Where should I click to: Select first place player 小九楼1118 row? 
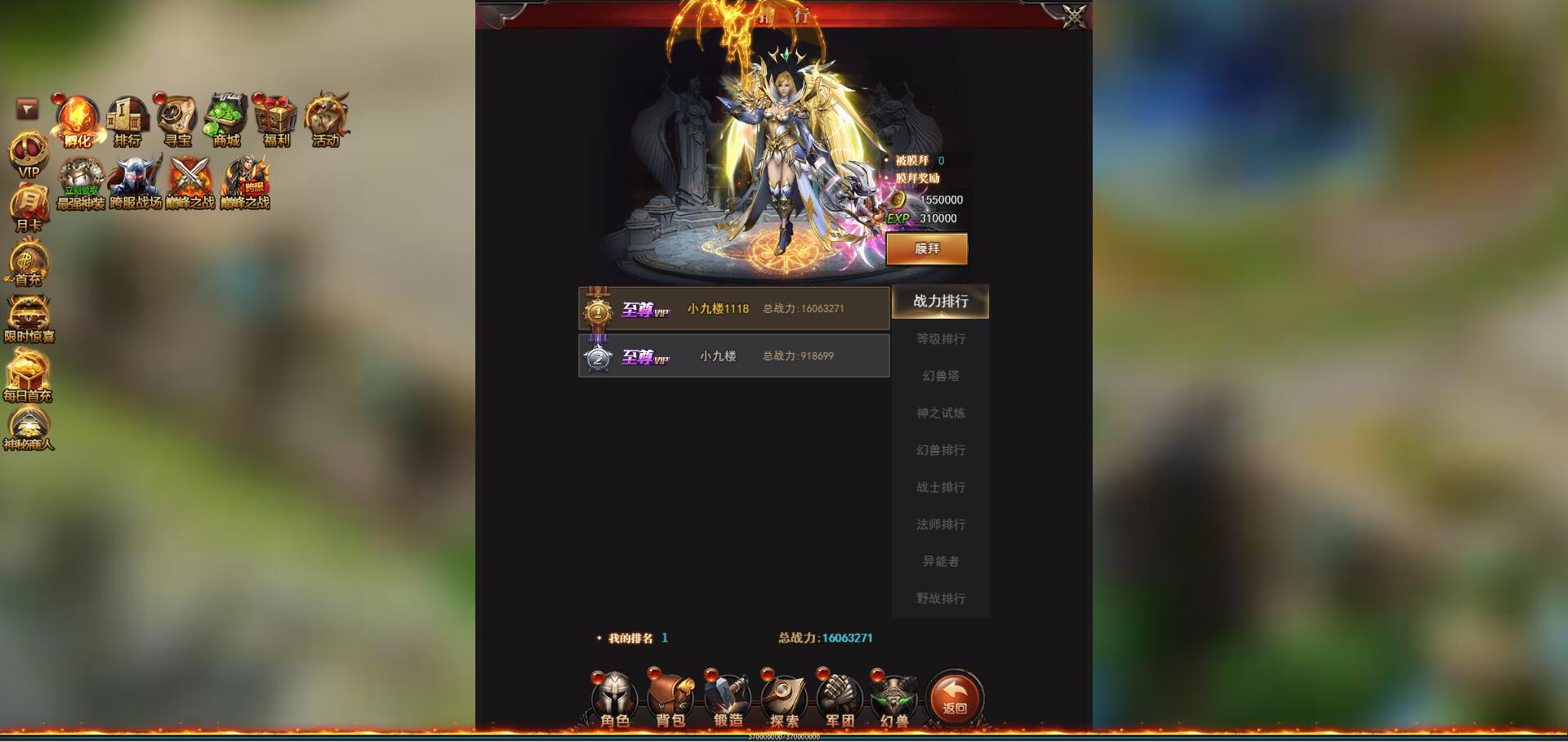733,309
